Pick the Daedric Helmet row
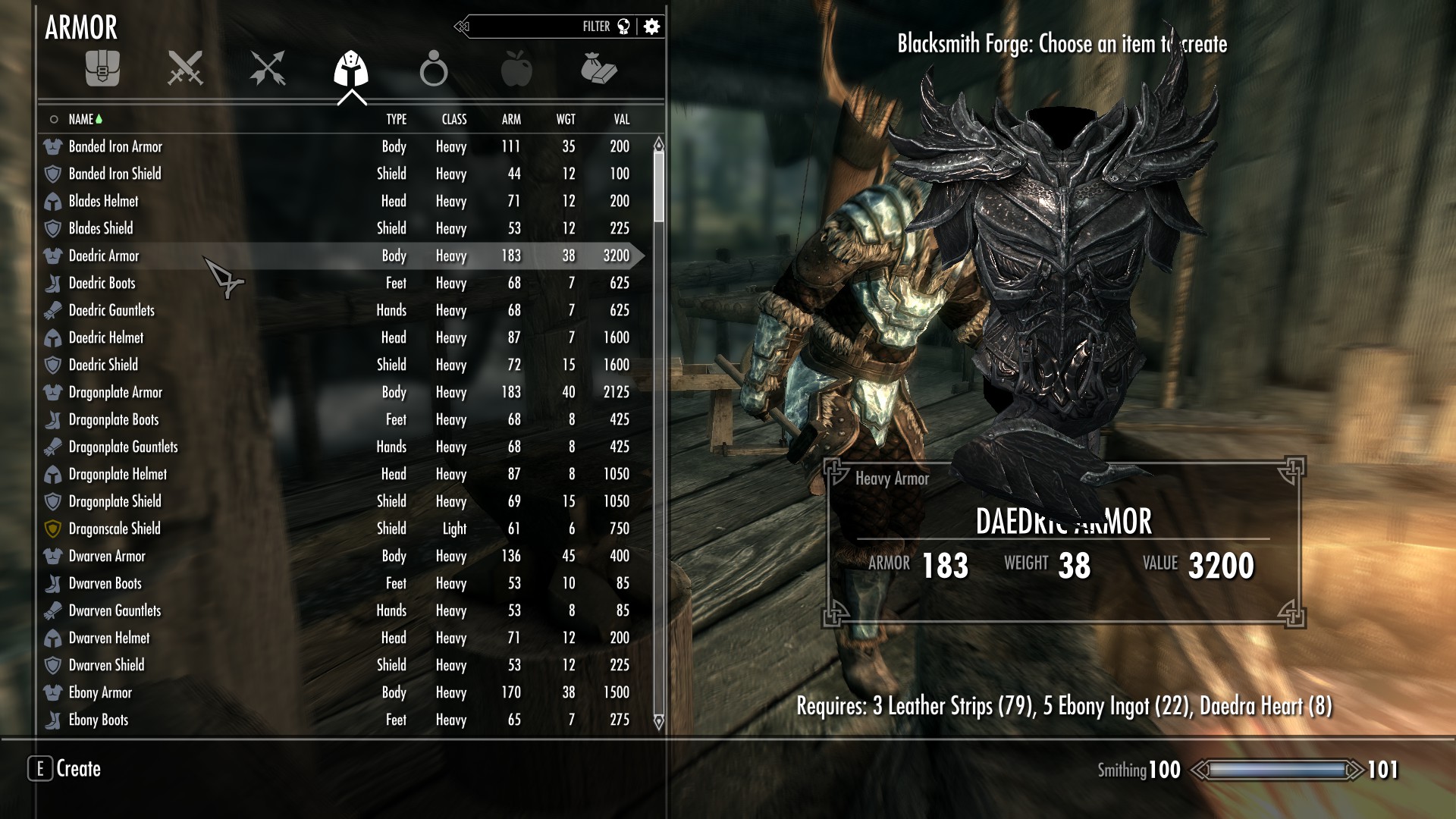1456x819 pixels. pos(106,337)
